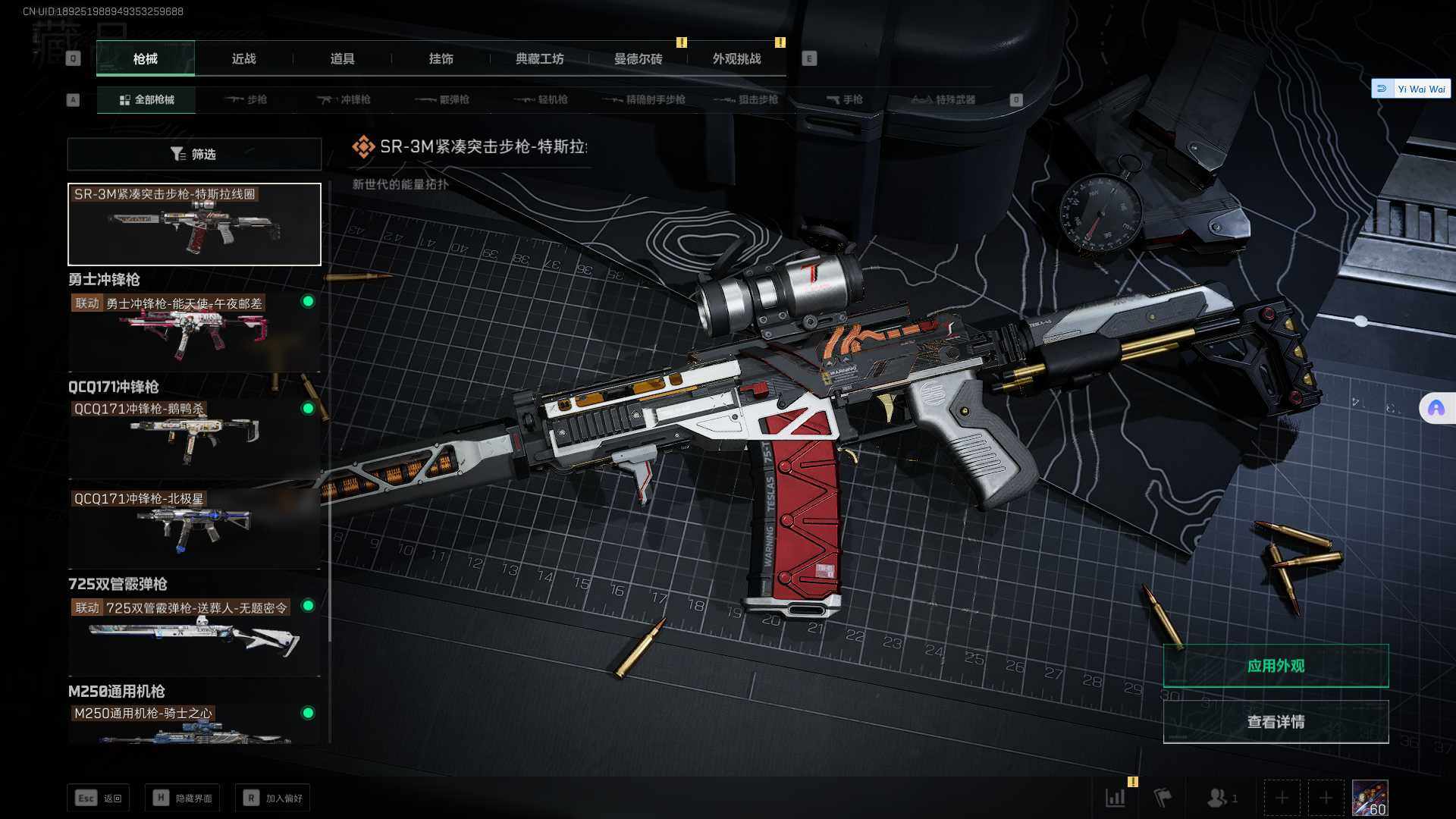Image resolution: width=1456 pixels, height=819 pixels.
Task: Open the 筛选 filter button
Action: pyautogui.click(x=194, y=154)
